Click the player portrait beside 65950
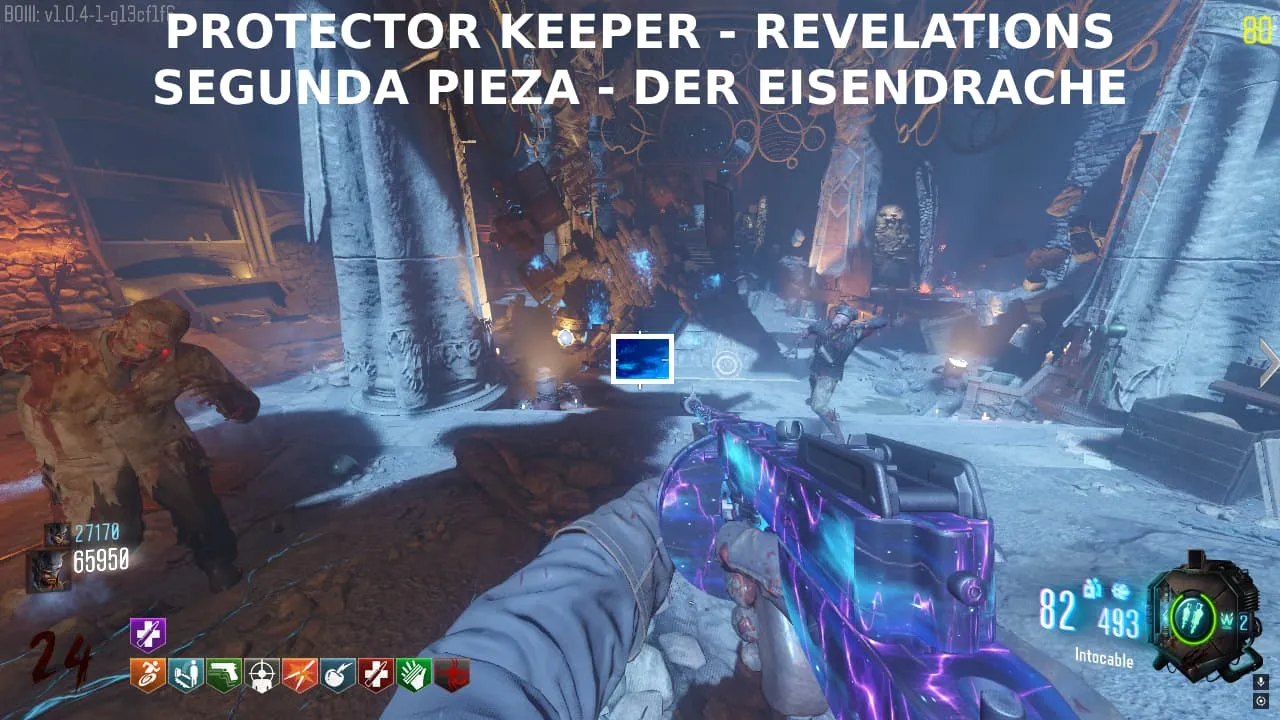 pyautogui.click(x=49, y=569)
